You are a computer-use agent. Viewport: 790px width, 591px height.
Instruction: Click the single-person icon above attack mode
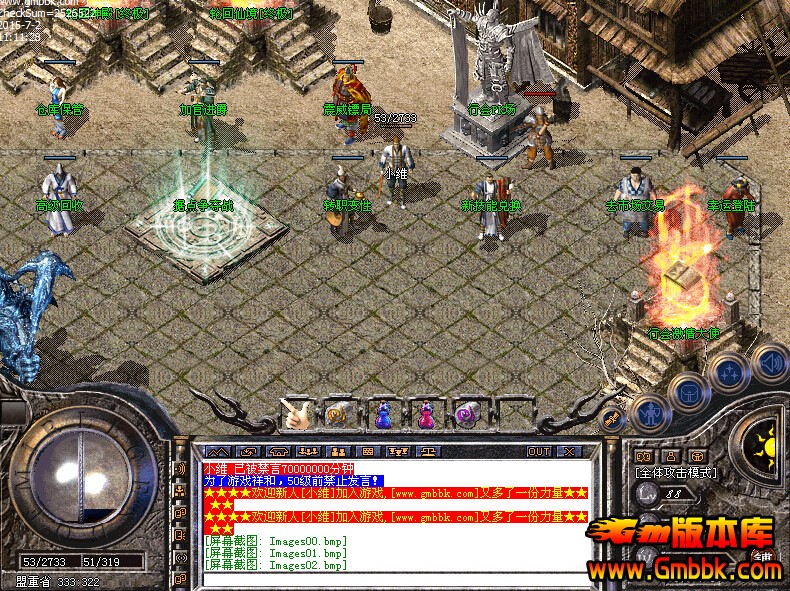[x=670, y=456]
